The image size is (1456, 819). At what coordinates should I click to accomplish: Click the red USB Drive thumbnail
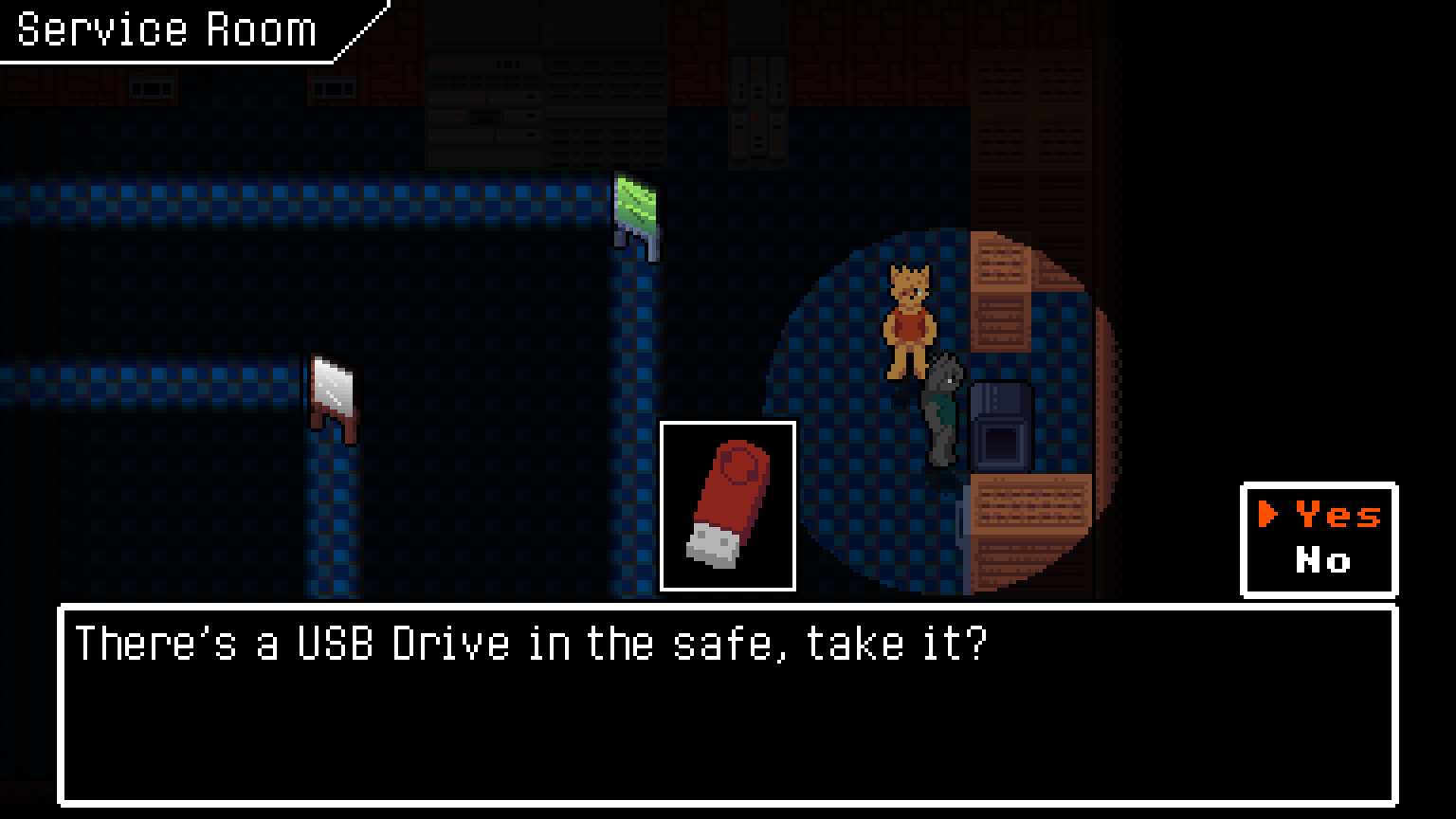[x=728, y=505]
